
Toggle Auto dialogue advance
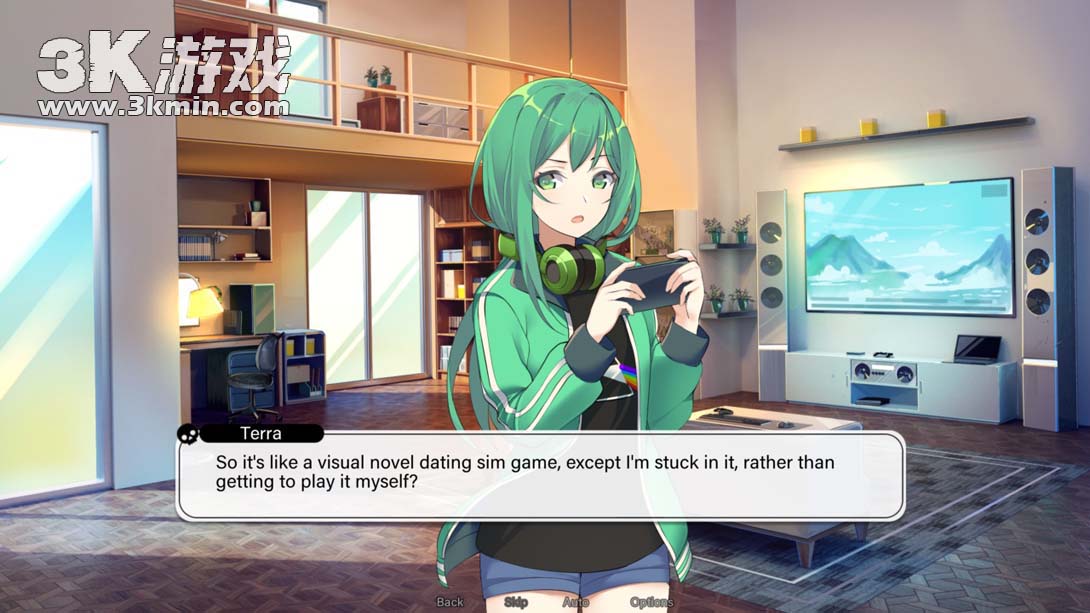tap(576, 602)
